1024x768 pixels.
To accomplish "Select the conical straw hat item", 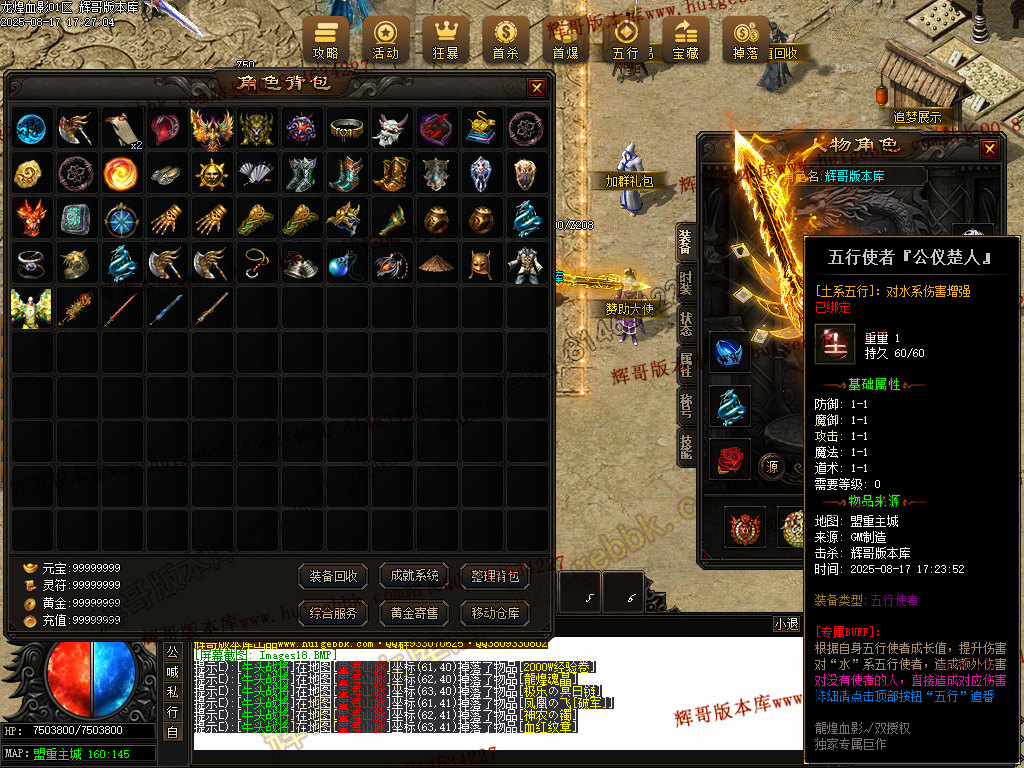I will click(435, 264).
